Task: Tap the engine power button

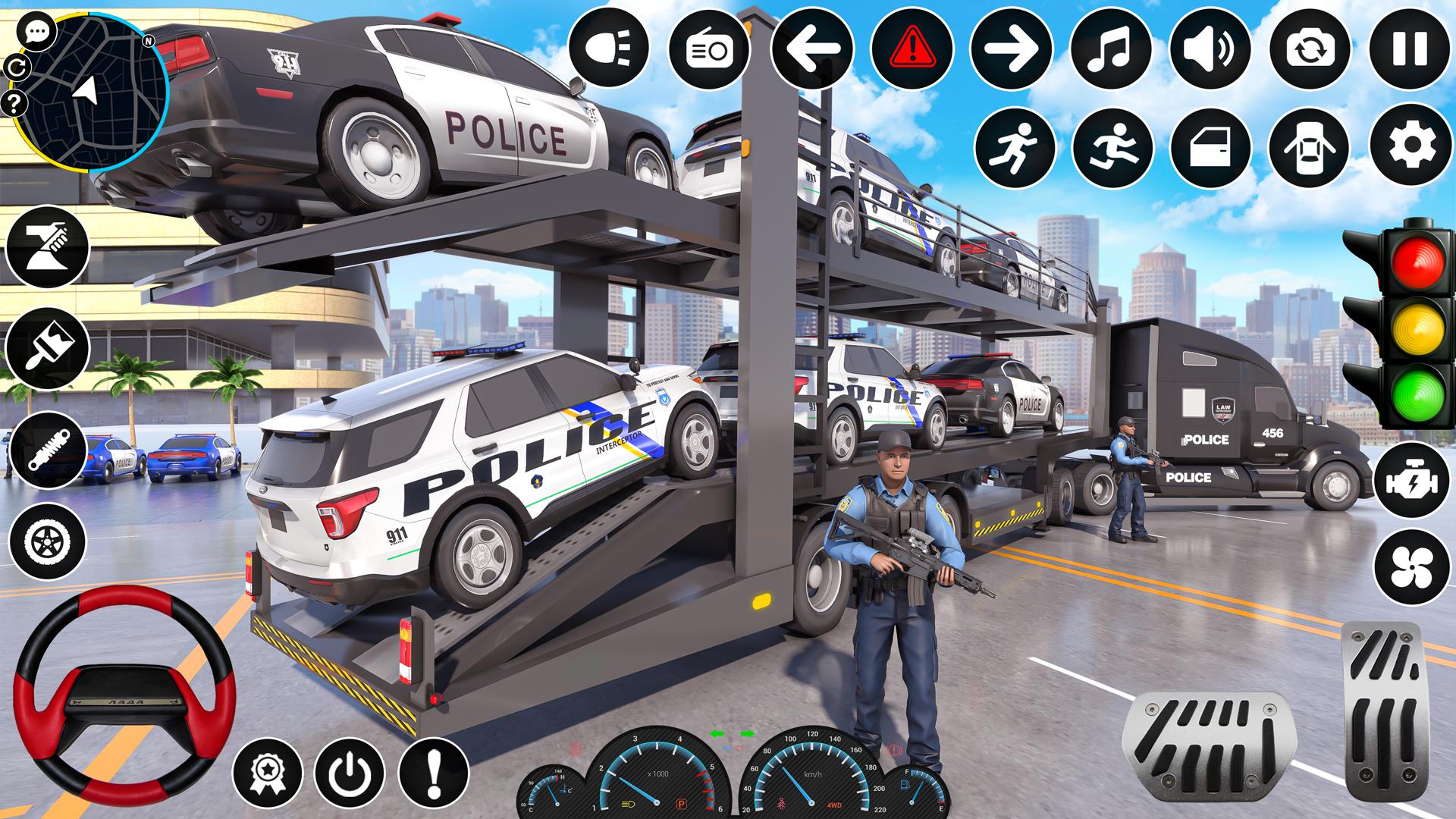Action: pyautogui.click(x=1410, y=483)
